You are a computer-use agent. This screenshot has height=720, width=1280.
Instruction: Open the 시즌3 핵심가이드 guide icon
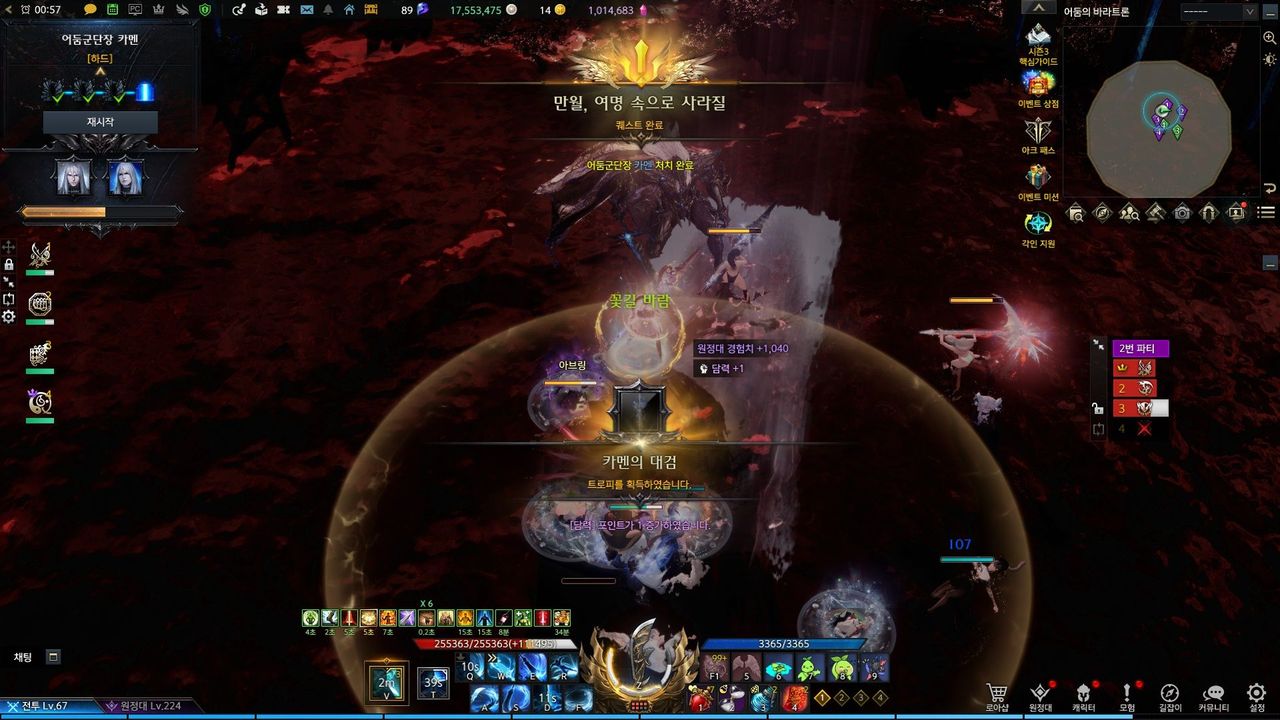tap(1038, 40)
